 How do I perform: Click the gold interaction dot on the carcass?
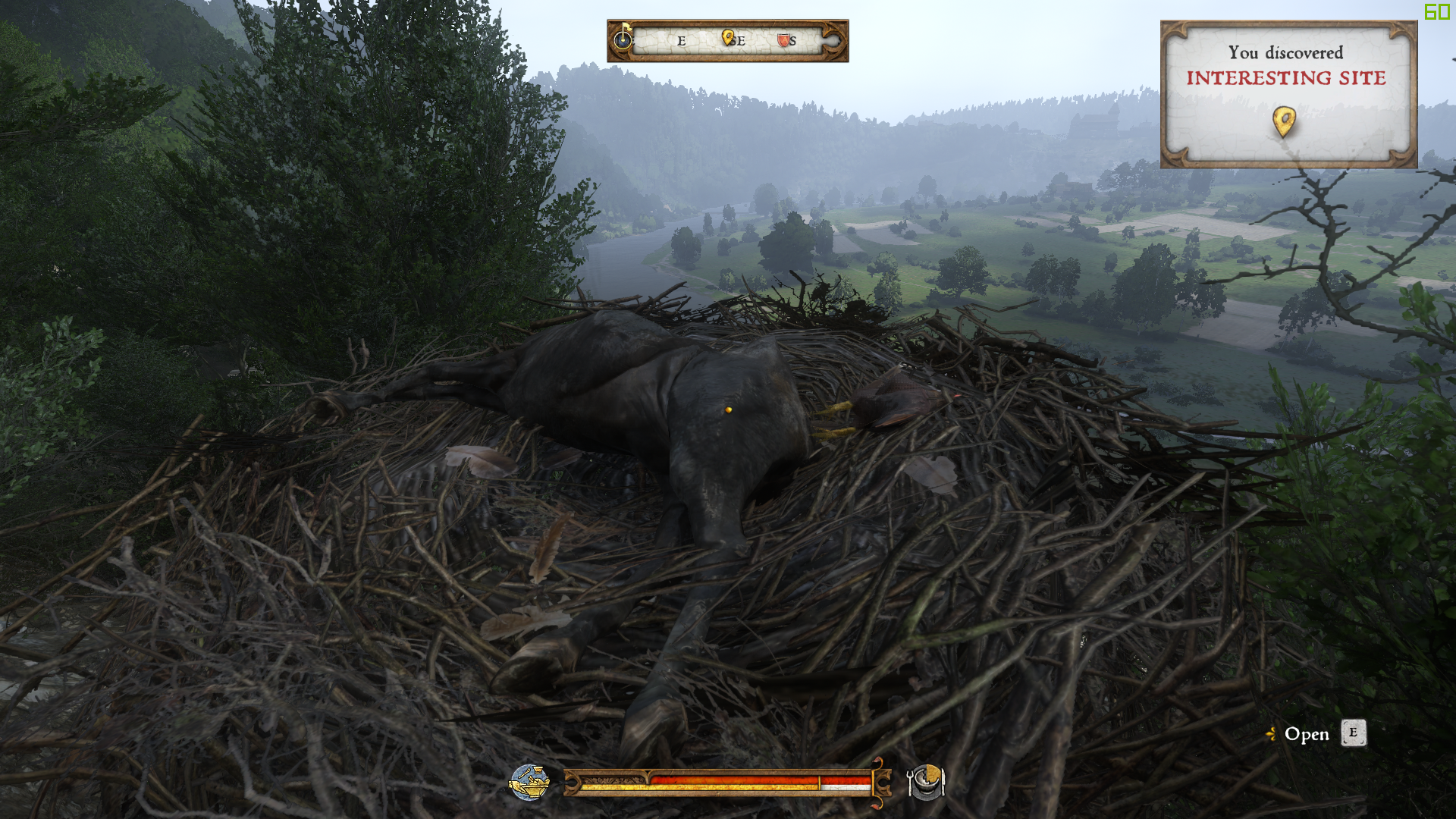[x=726, y=407]
